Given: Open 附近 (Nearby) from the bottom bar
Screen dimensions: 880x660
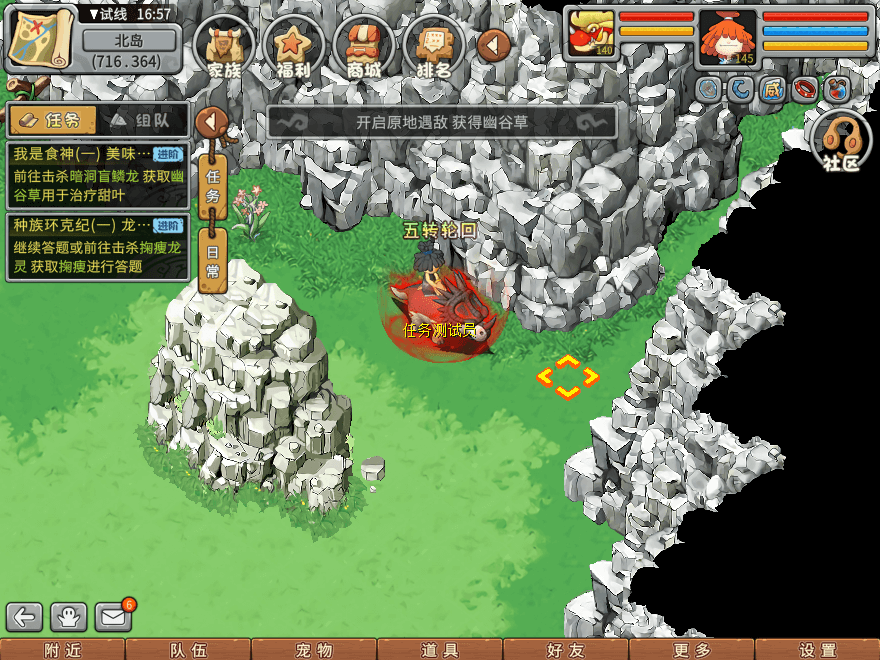Looking at the screenshot, I should pos(63,650).
